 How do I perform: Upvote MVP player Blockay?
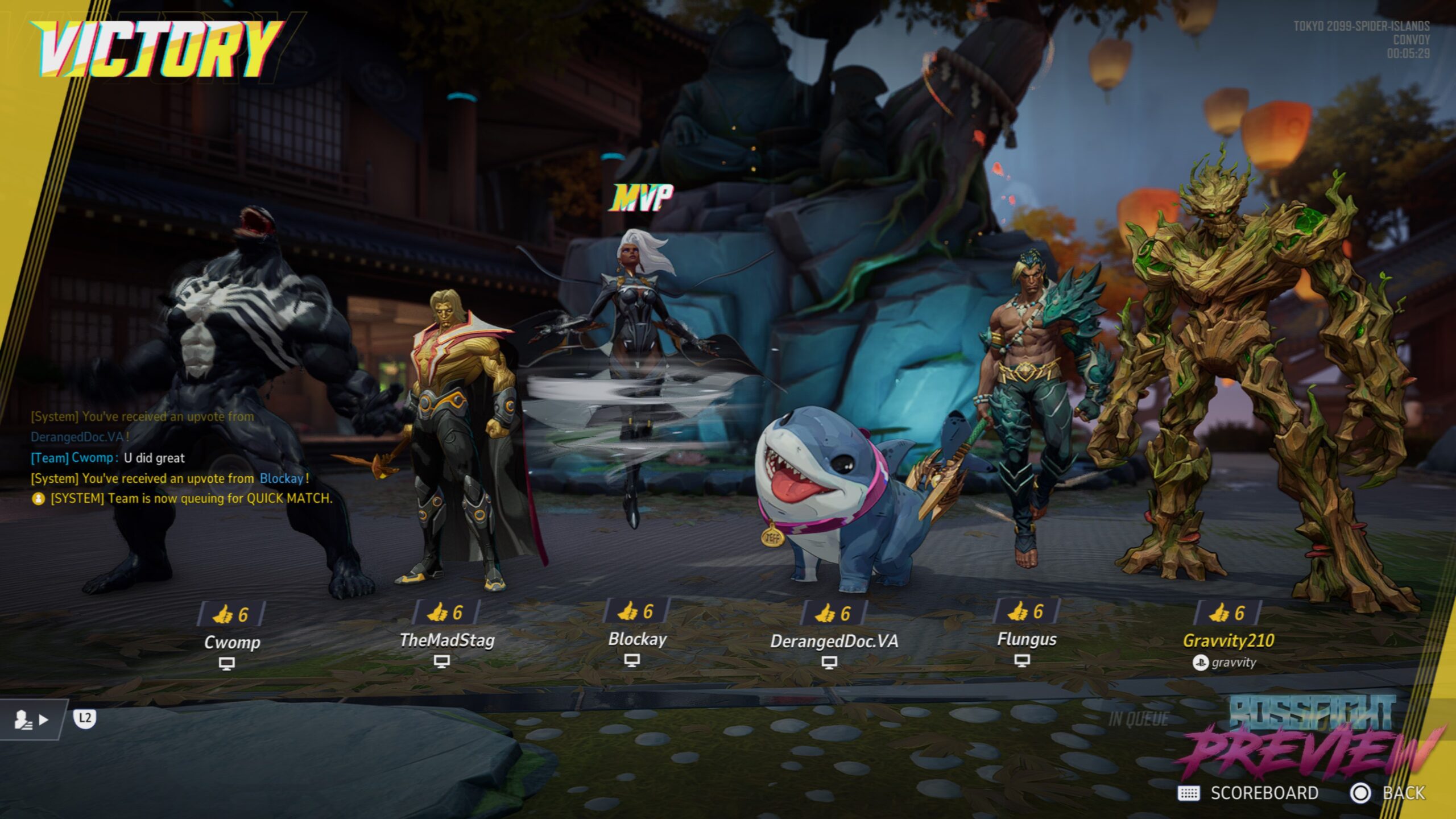coord(635,611)
